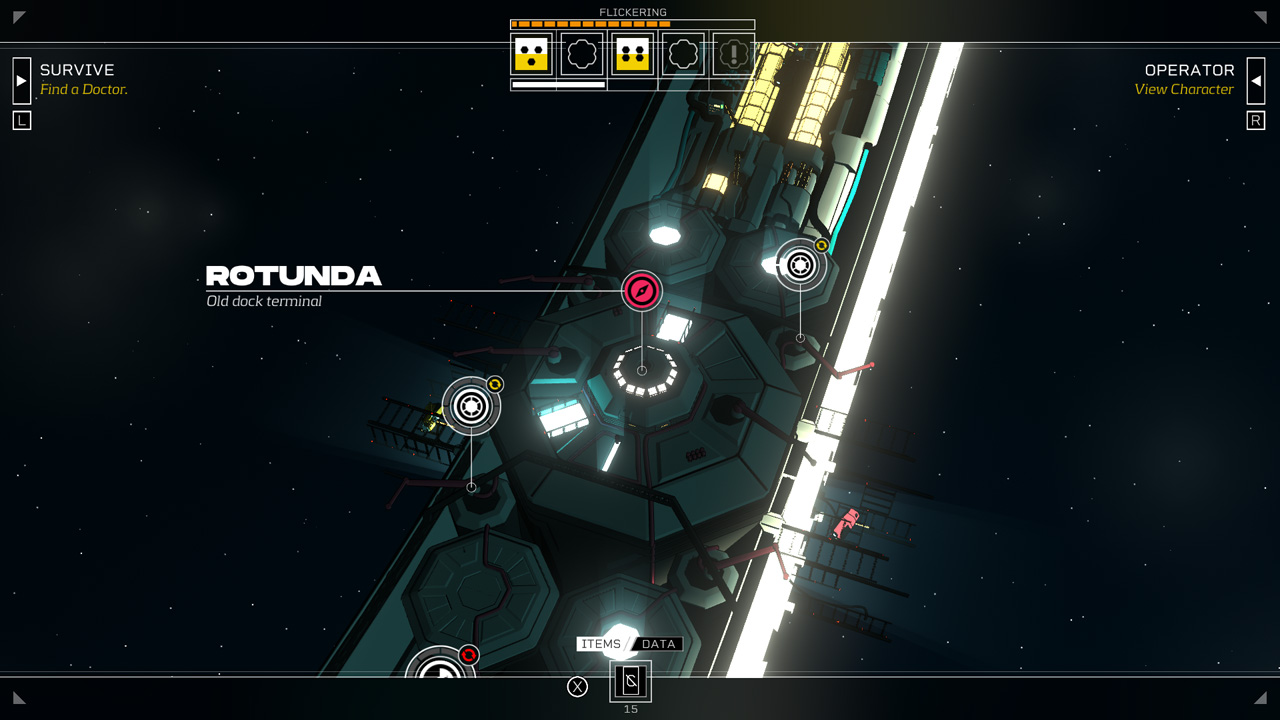Open the L shoulder button indicator

coord(21,119)
